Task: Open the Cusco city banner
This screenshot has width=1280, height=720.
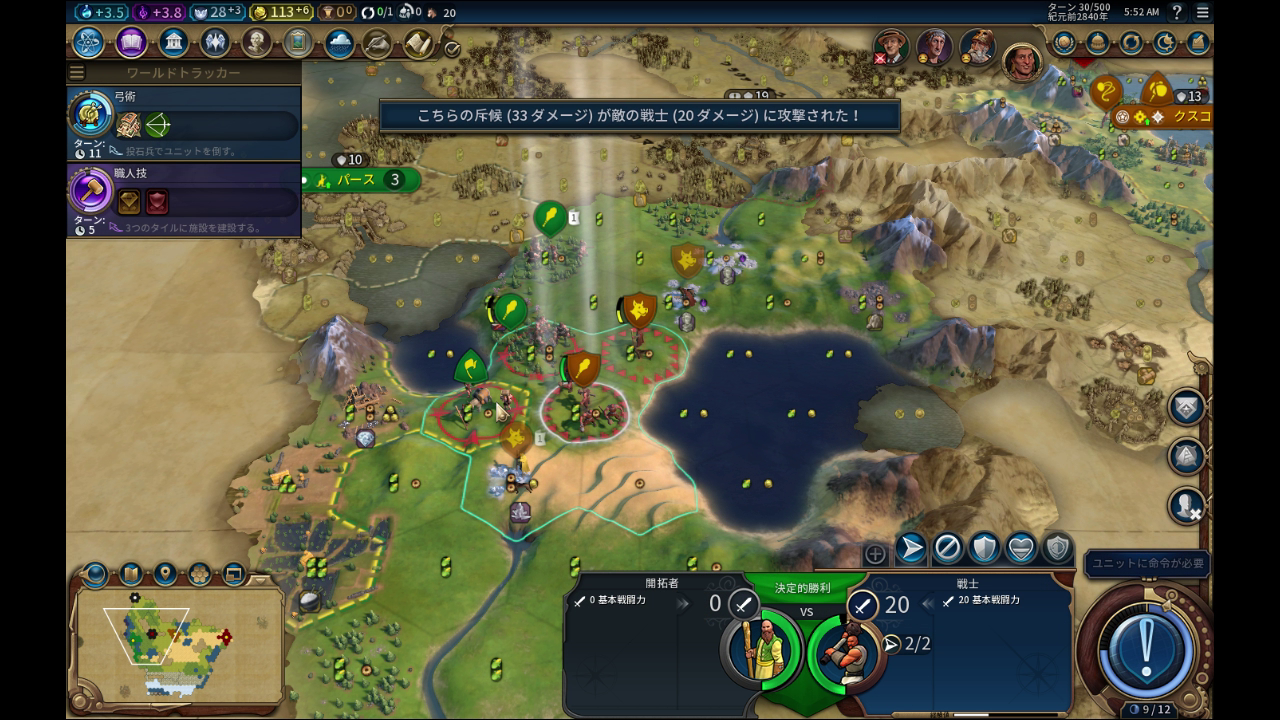Action: 1188,117
